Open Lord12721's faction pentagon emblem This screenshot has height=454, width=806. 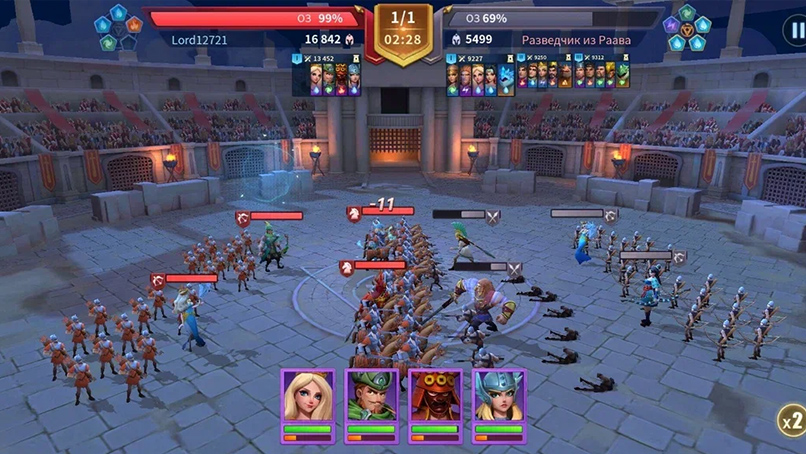tap(118, 29)
